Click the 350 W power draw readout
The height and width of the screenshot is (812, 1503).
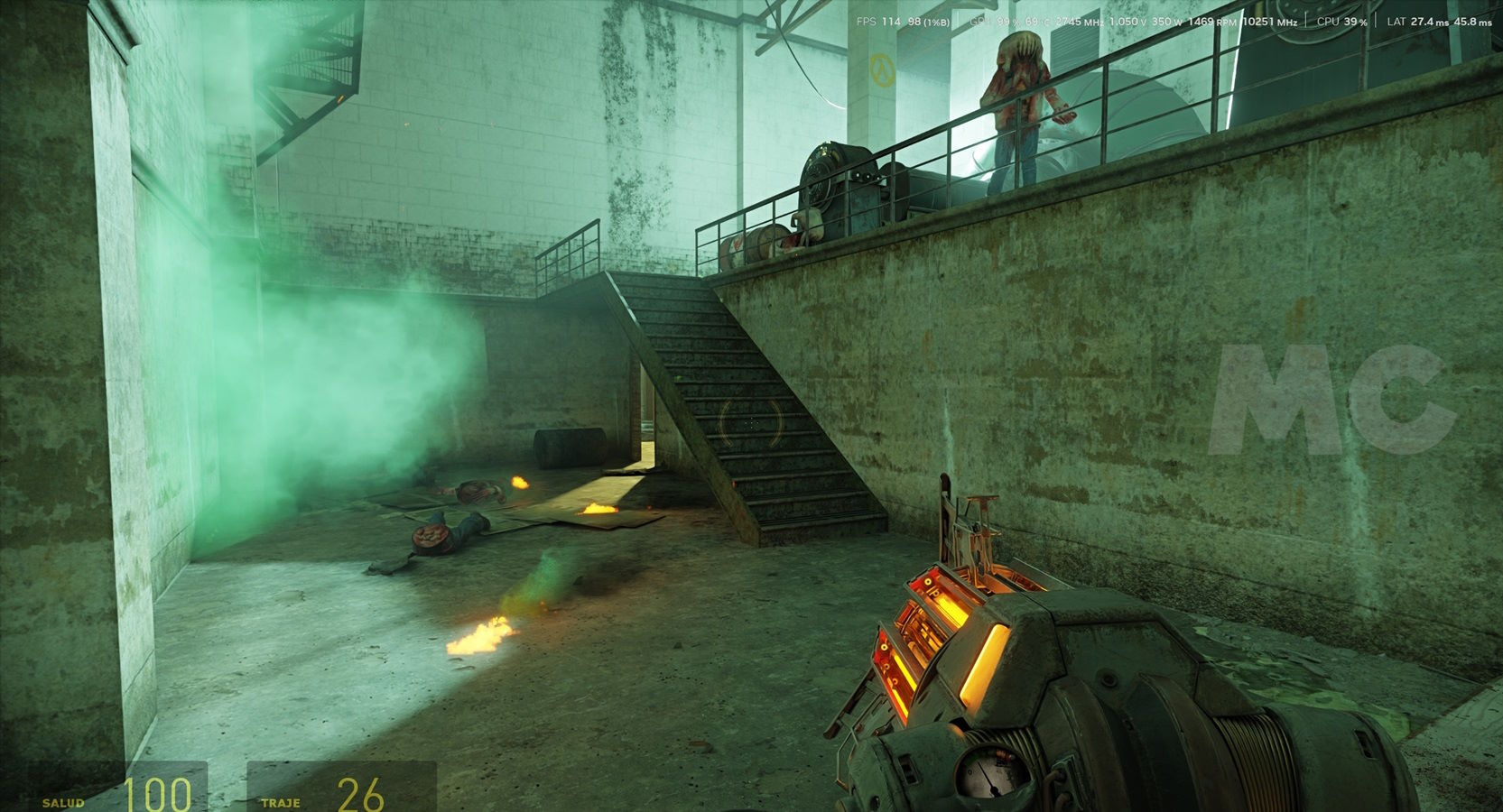1164,20
